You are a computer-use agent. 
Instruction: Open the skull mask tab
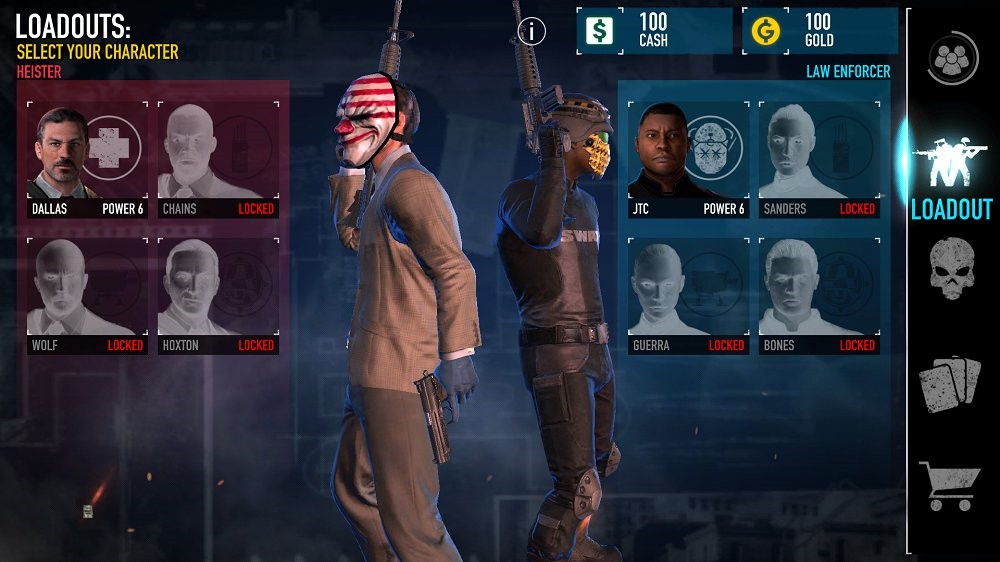click(950, 268)
